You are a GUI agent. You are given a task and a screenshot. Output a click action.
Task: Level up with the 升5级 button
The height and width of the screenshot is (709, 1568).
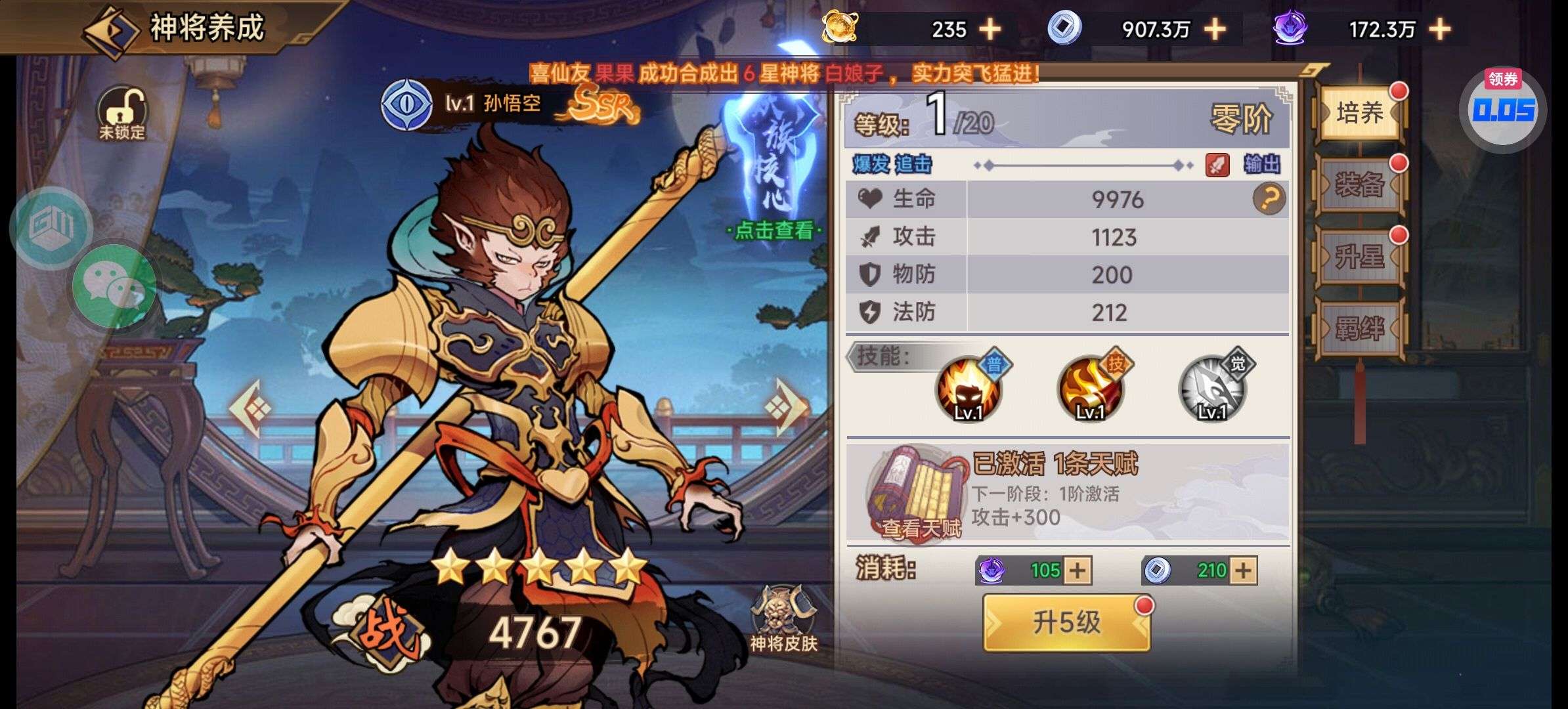coord(1066,622)
